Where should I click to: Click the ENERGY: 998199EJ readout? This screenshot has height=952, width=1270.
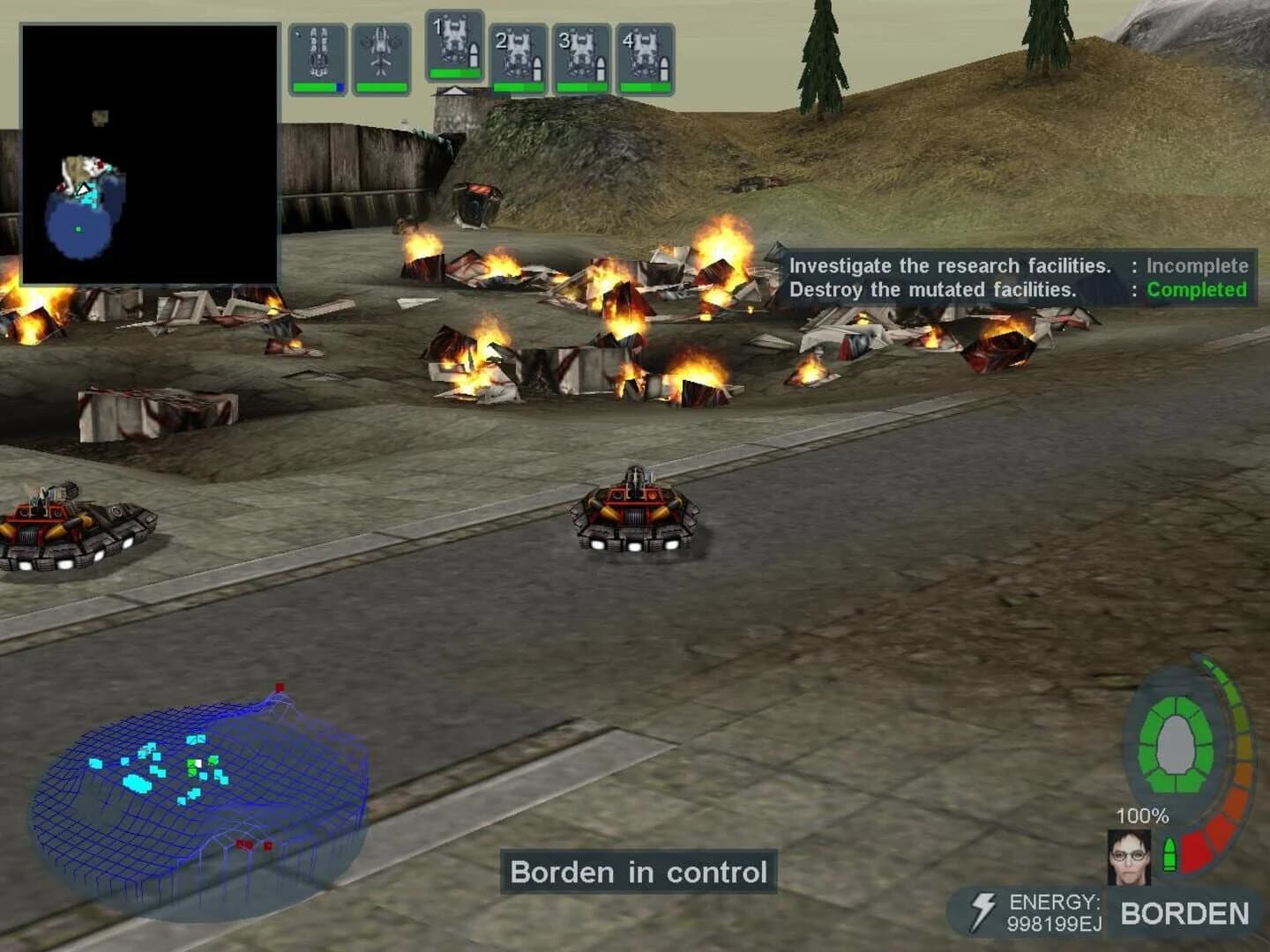pyautogui.click(x=1055, y=912)
